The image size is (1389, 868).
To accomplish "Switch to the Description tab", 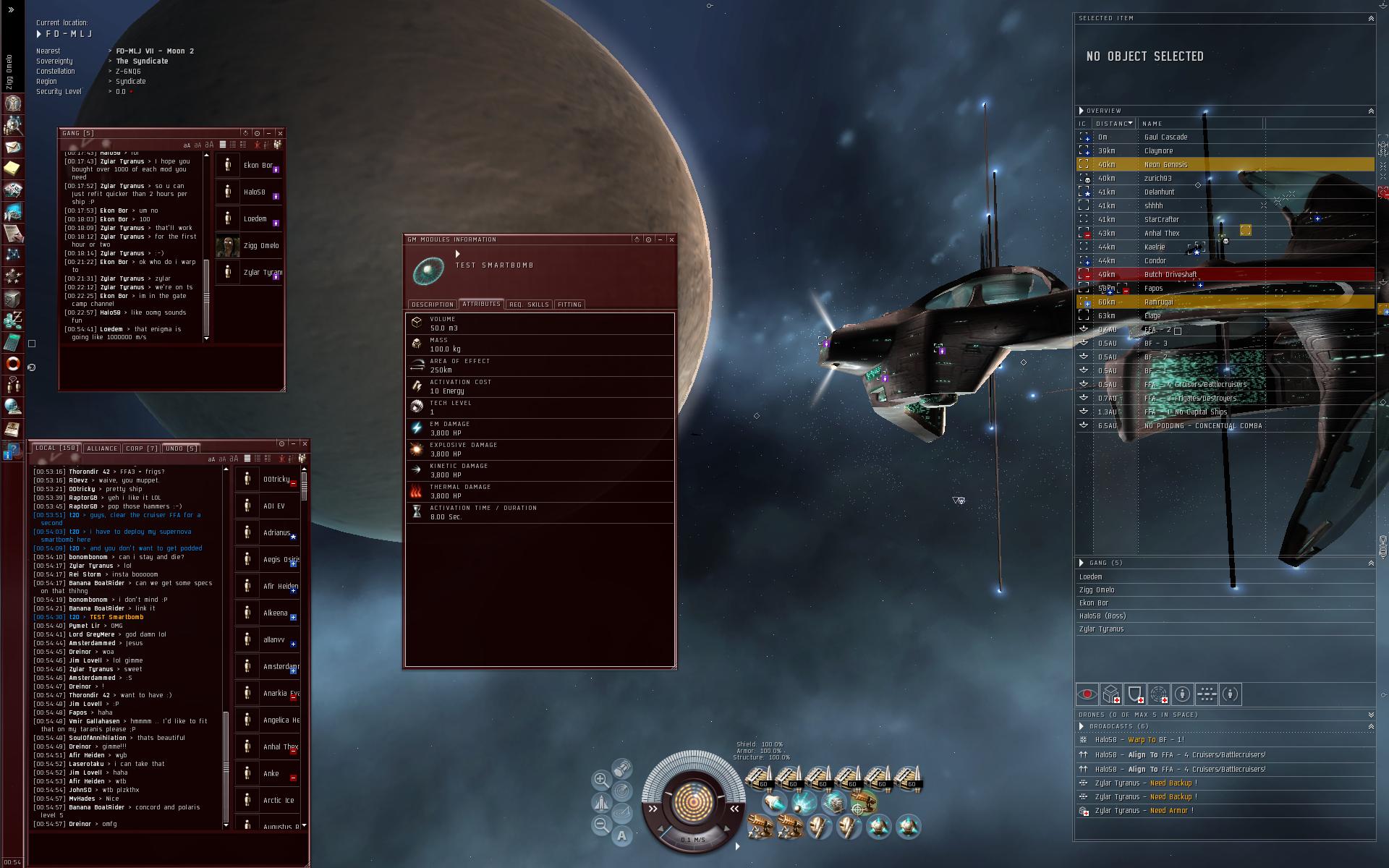I will (x=432, y=305).
